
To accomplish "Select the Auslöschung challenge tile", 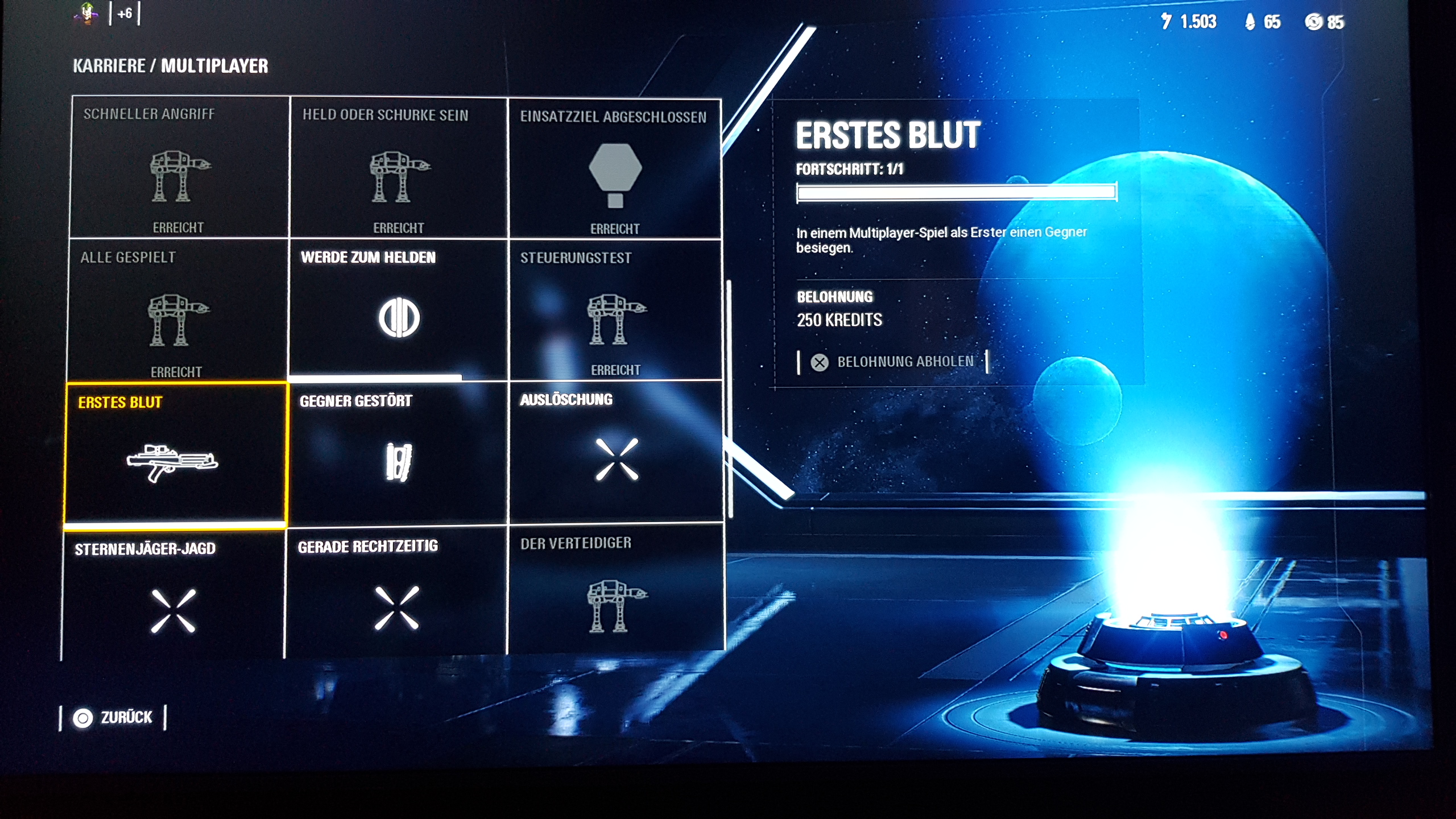I will (616, 453).
